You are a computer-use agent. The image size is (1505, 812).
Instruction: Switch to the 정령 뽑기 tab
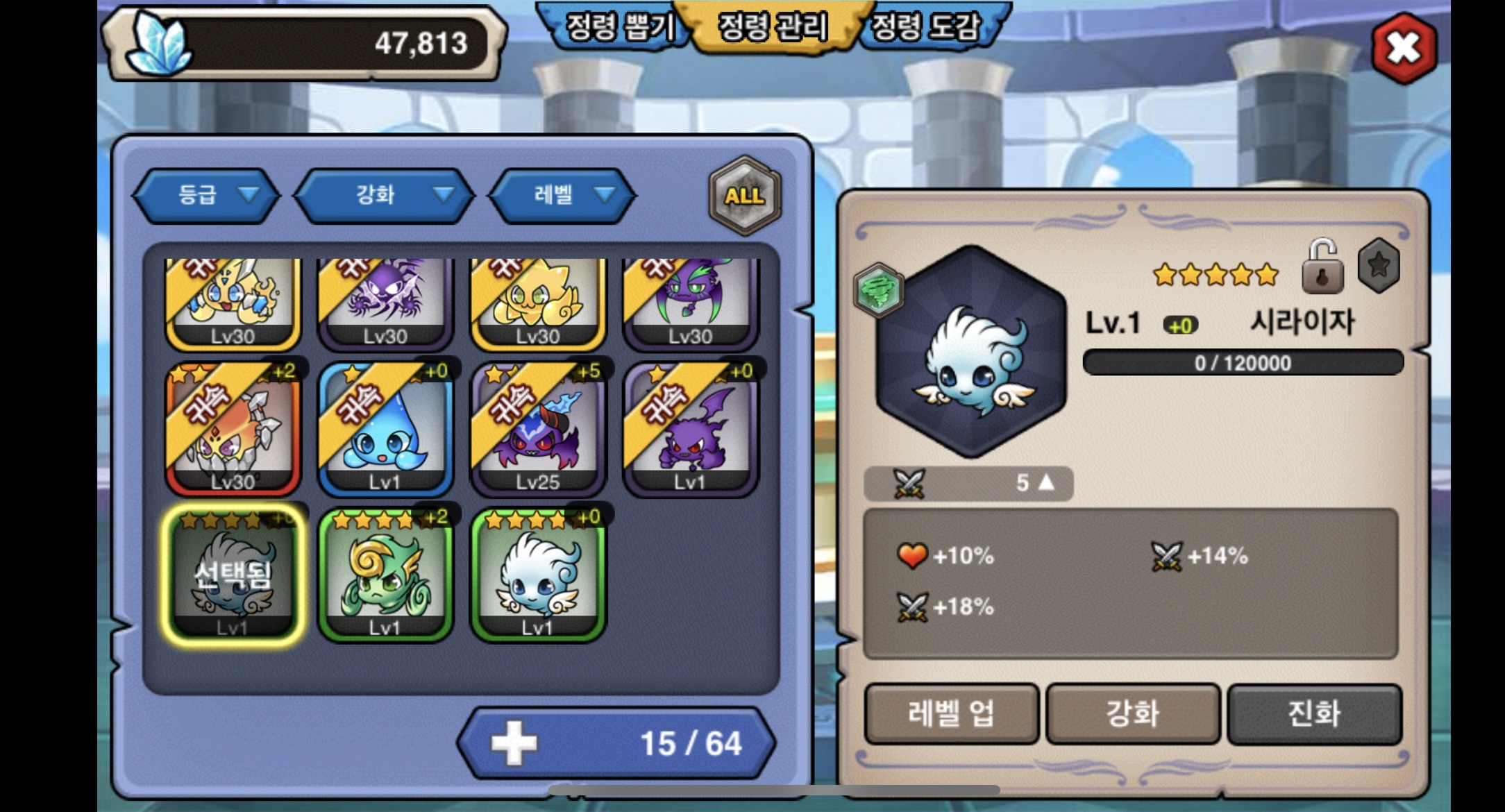click(620, 28)
